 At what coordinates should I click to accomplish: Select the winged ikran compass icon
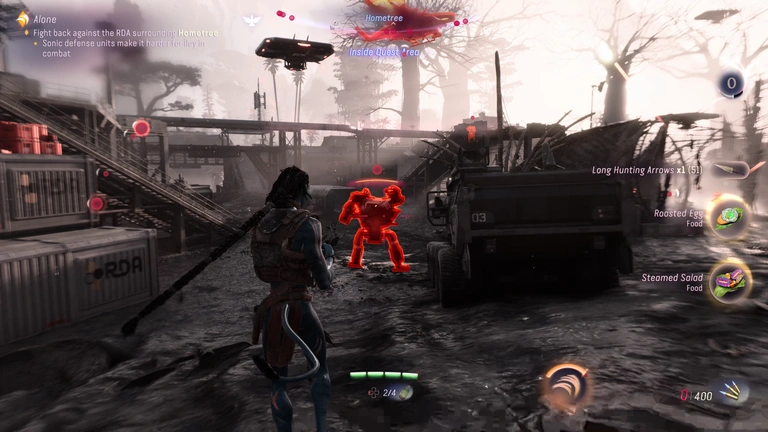pos(250,20)
